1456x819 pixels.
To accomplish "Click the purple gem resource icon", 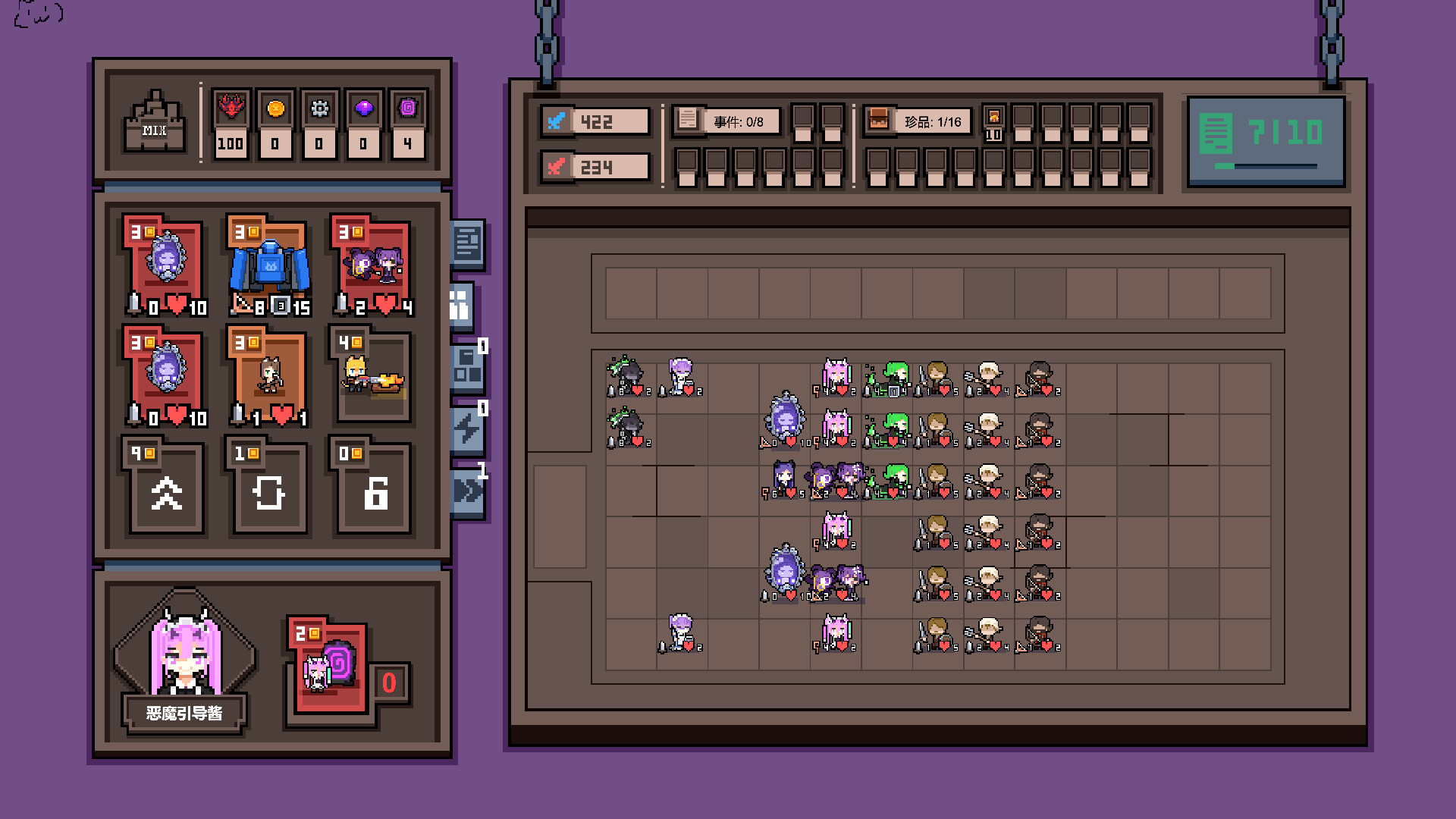I will click(x=363, y=110).
